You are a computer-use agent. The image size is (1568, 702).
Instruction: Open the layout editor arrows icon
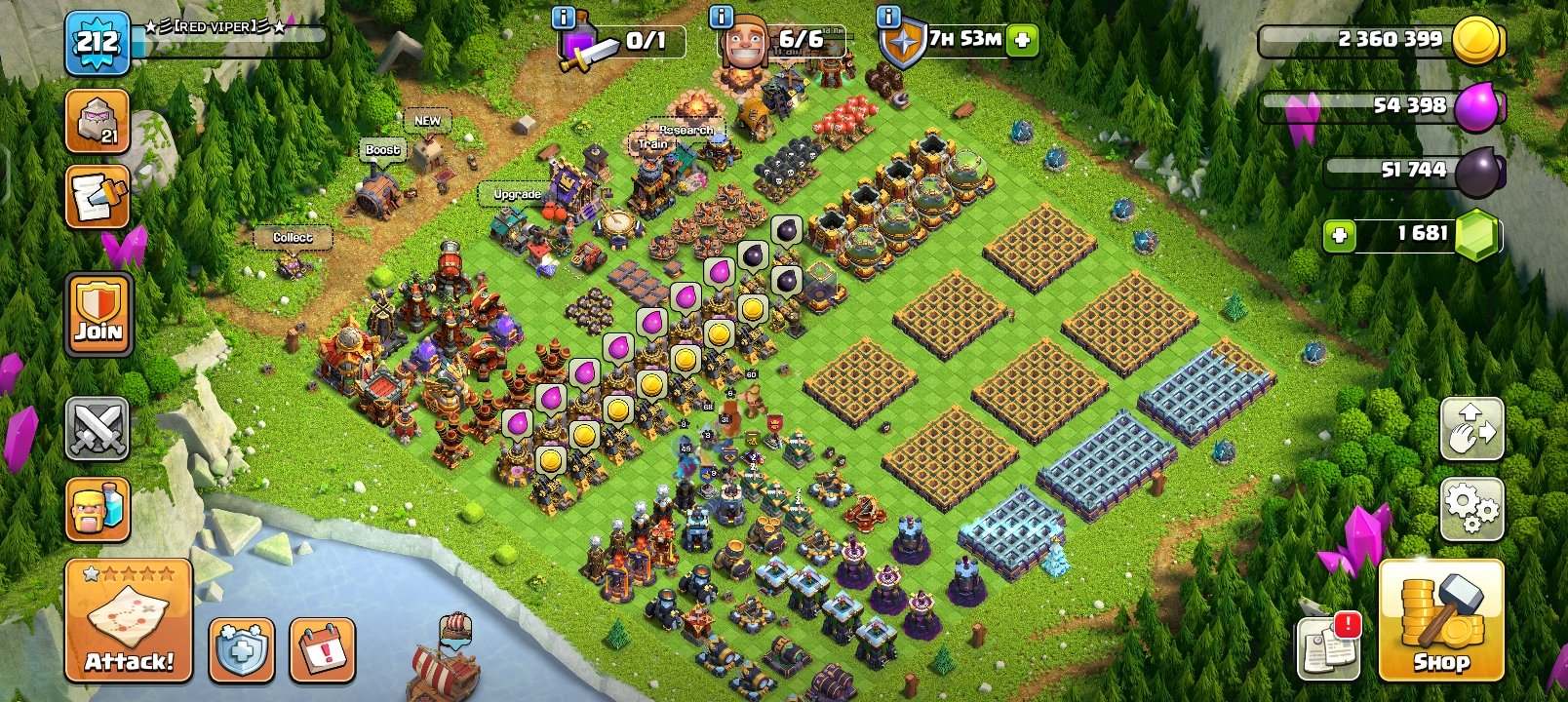pyautogui.click(x=1470, y=430)
